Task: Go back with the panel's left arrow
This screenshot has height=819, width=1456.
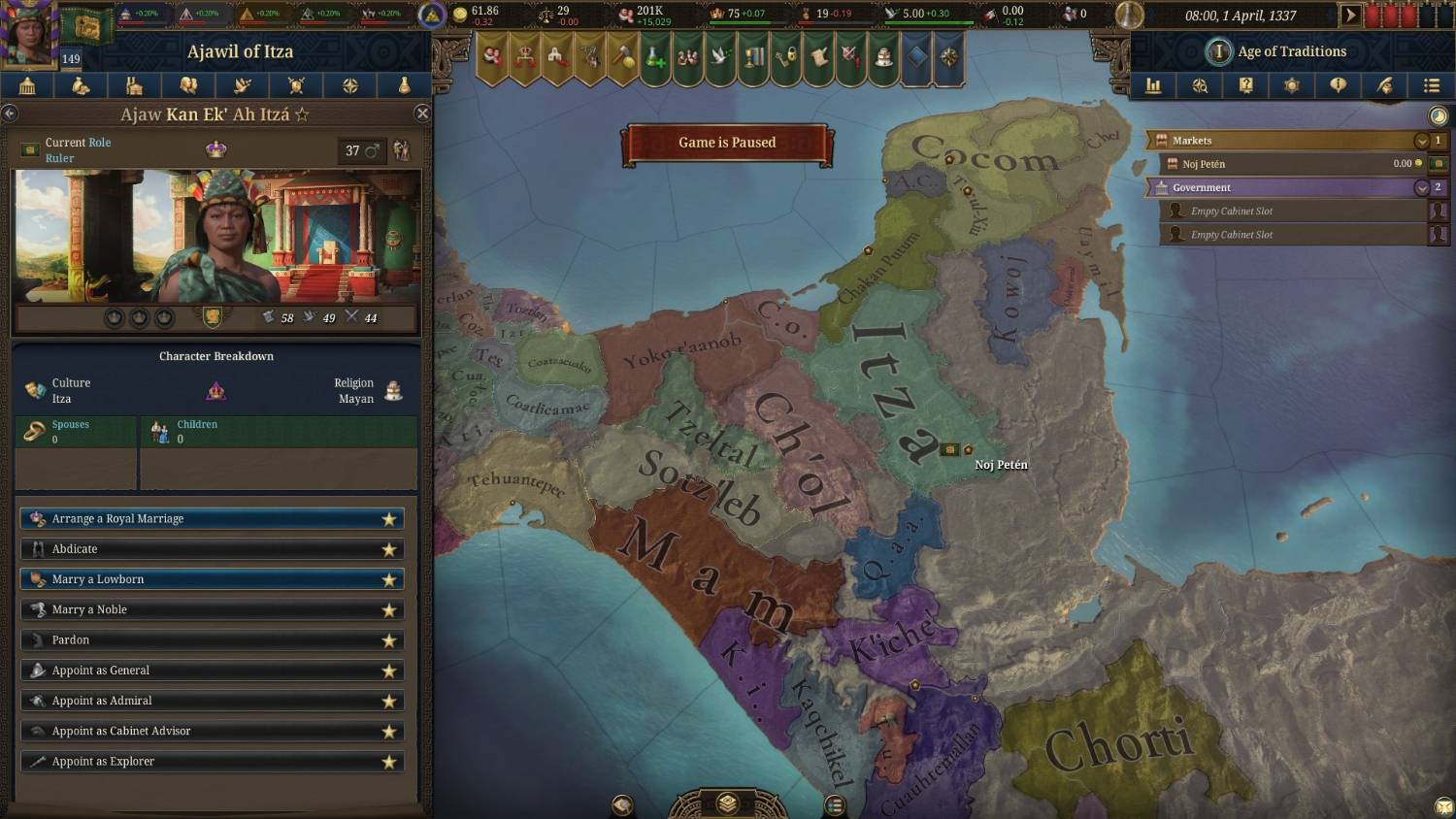Action: pos(10,114)
